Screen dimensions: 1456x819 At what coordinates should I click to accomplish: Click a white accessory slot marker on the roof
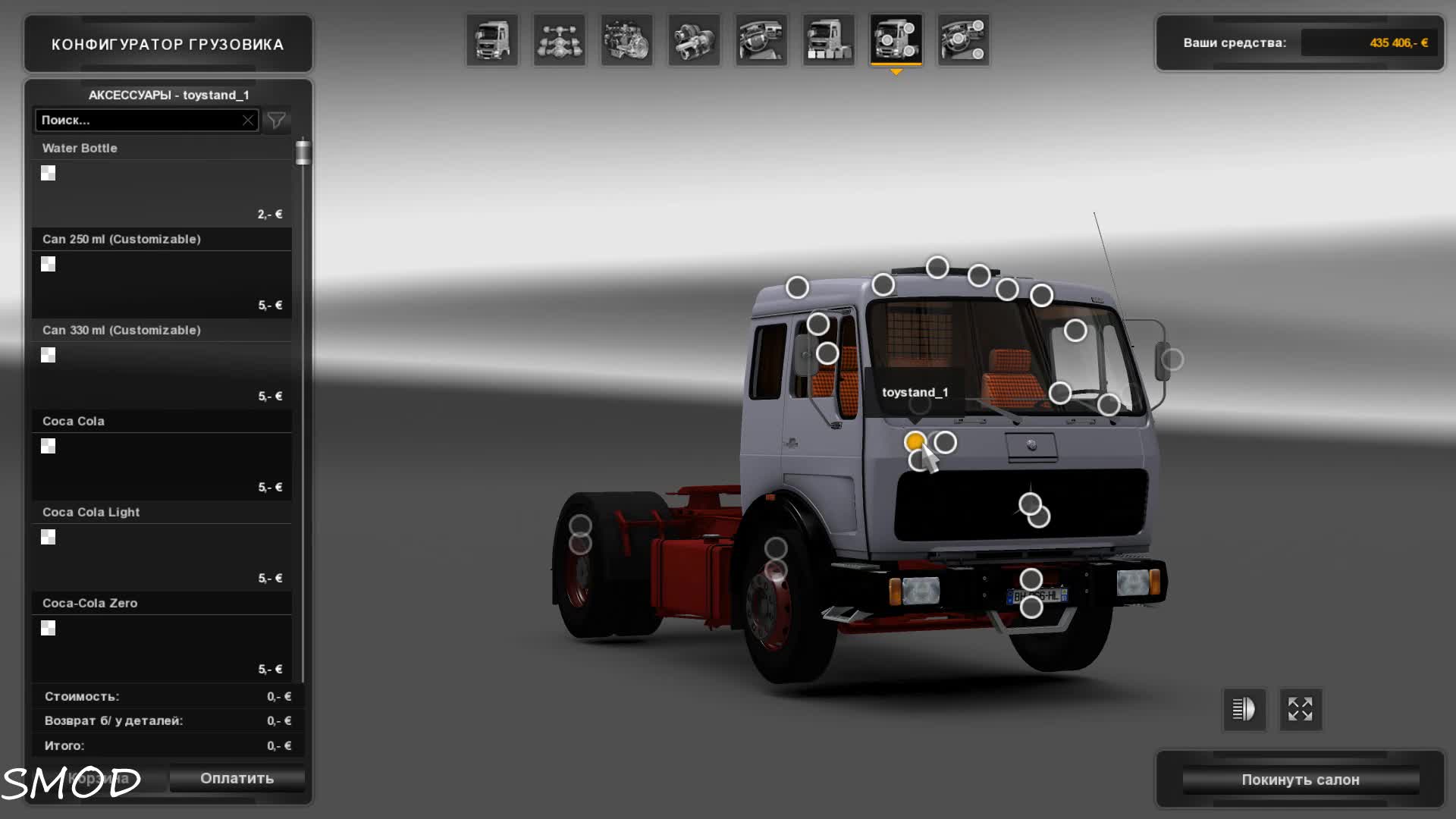pos(938,268)
